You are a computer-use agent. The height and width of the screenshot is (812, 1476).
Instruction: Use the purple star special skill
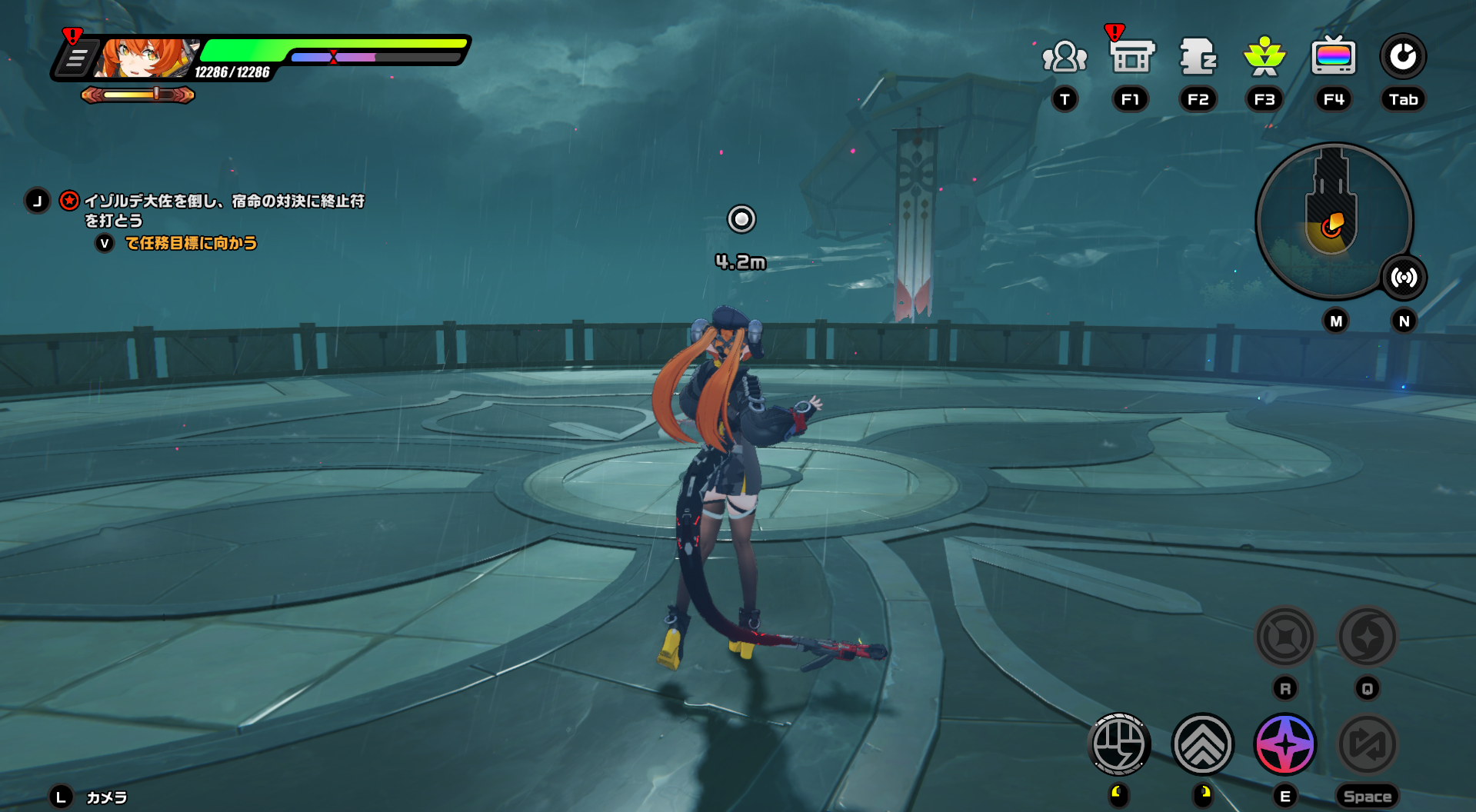coord(1285,744)
